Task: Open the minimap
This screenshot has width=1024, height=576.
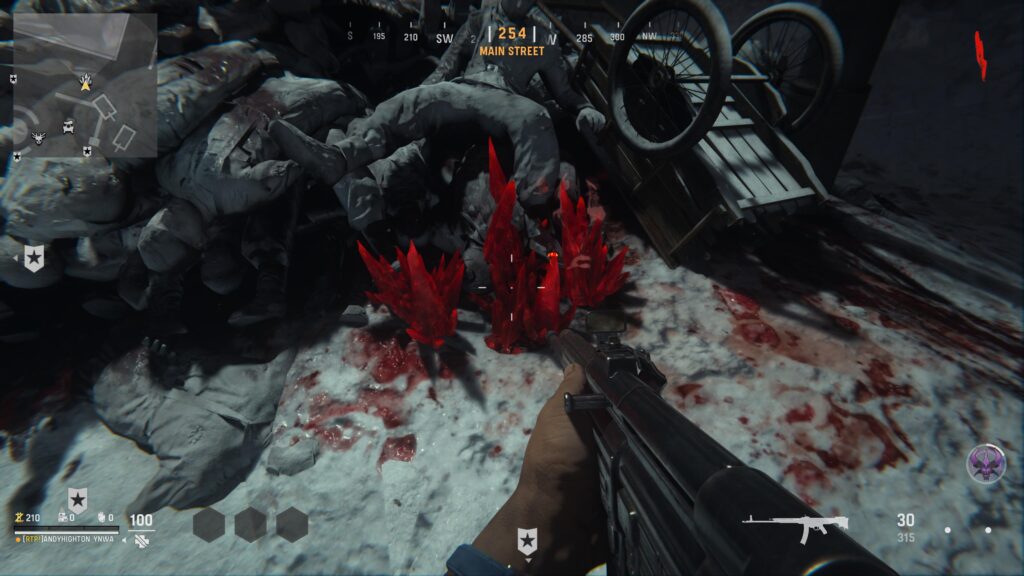Action: pos(84,86)
